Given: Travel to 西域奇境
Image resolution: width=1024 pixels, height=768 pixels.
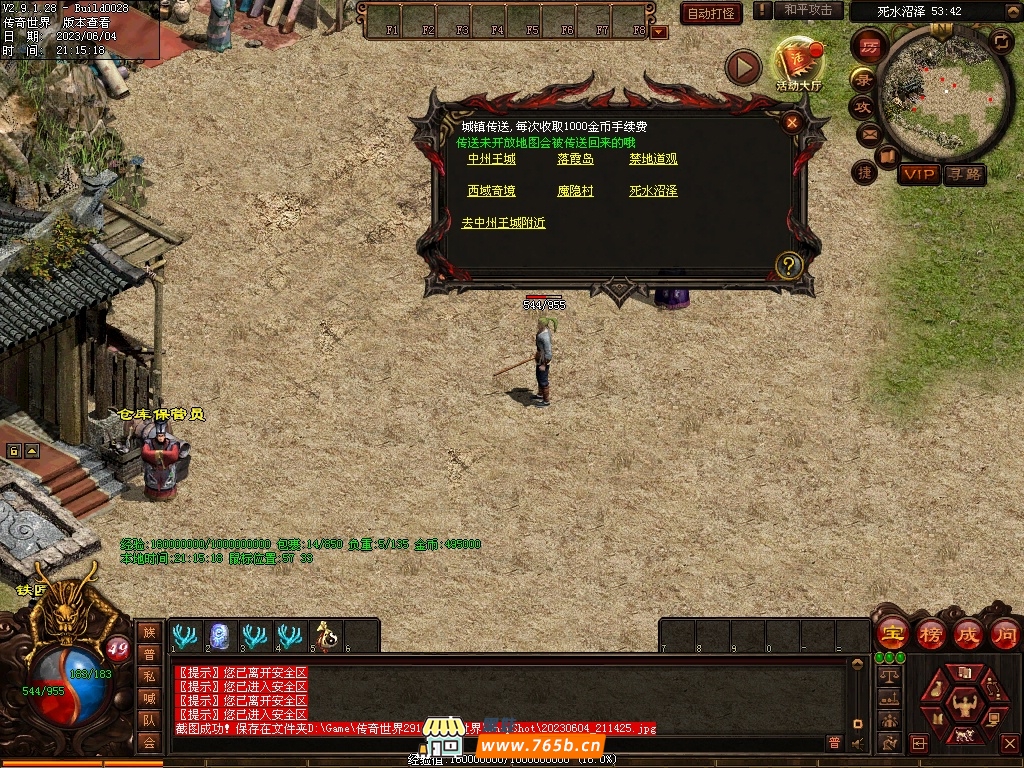Looking at the screenshot, I should [x=492, y=191].
